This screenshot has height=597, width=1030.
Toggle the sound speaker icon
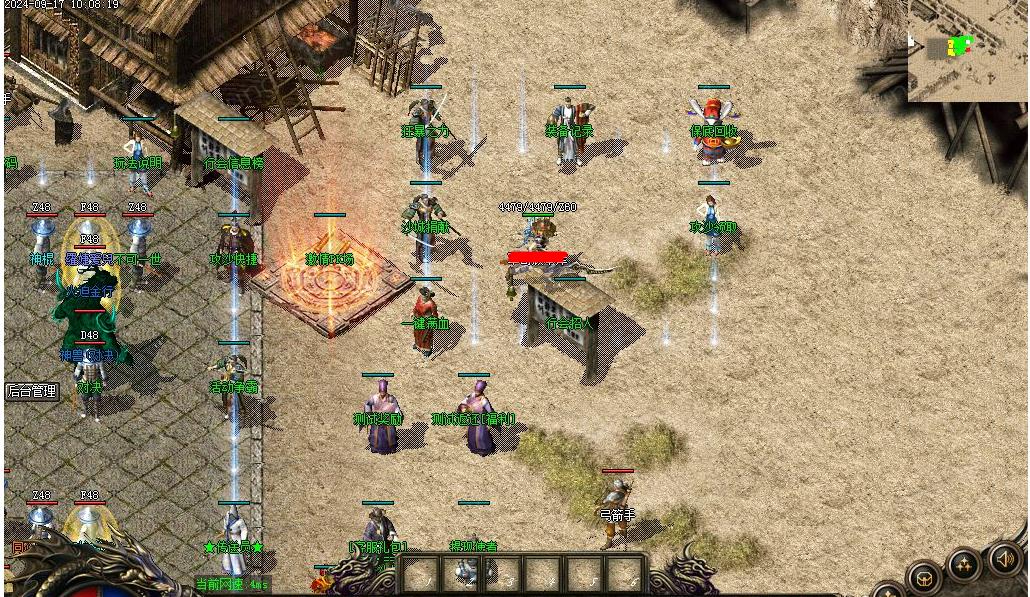[x=1006, y=559]
